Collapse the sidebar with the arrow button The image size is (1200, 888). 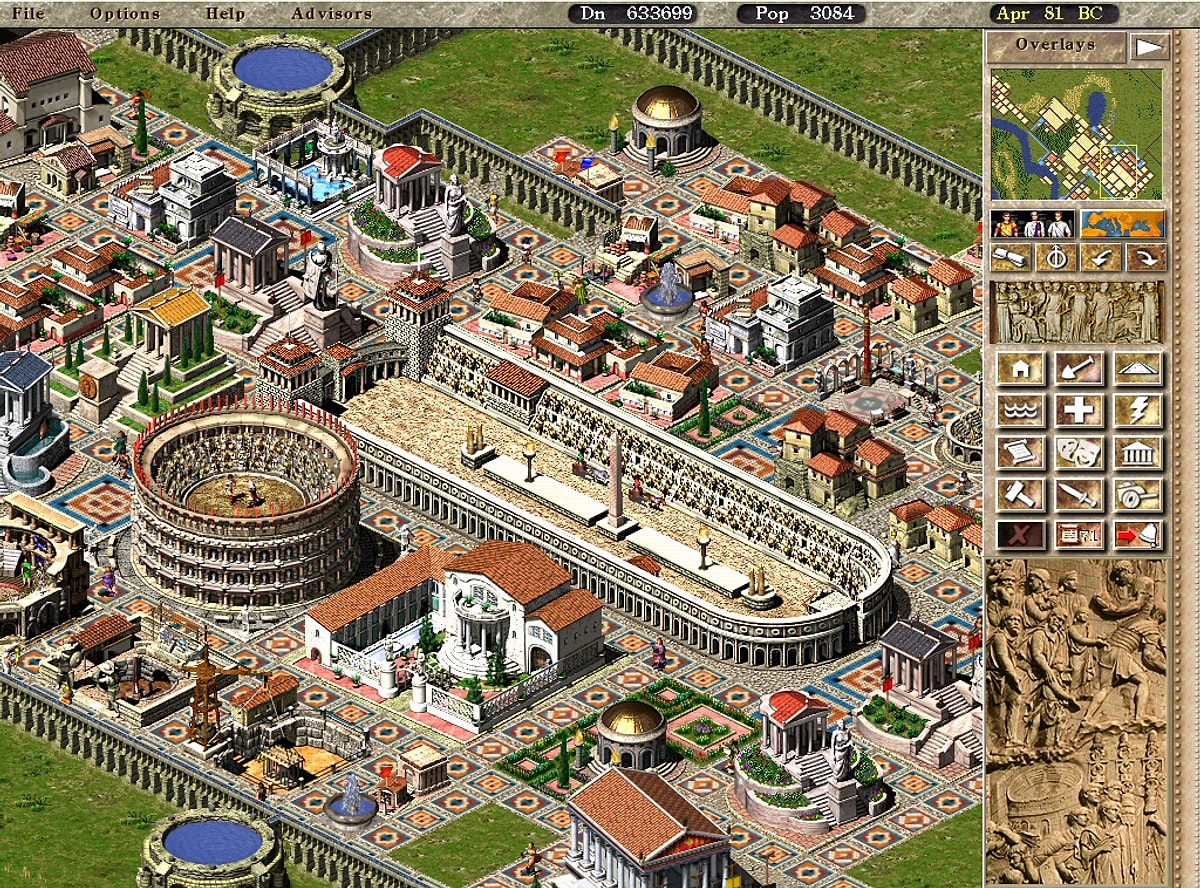[1148, 46]
